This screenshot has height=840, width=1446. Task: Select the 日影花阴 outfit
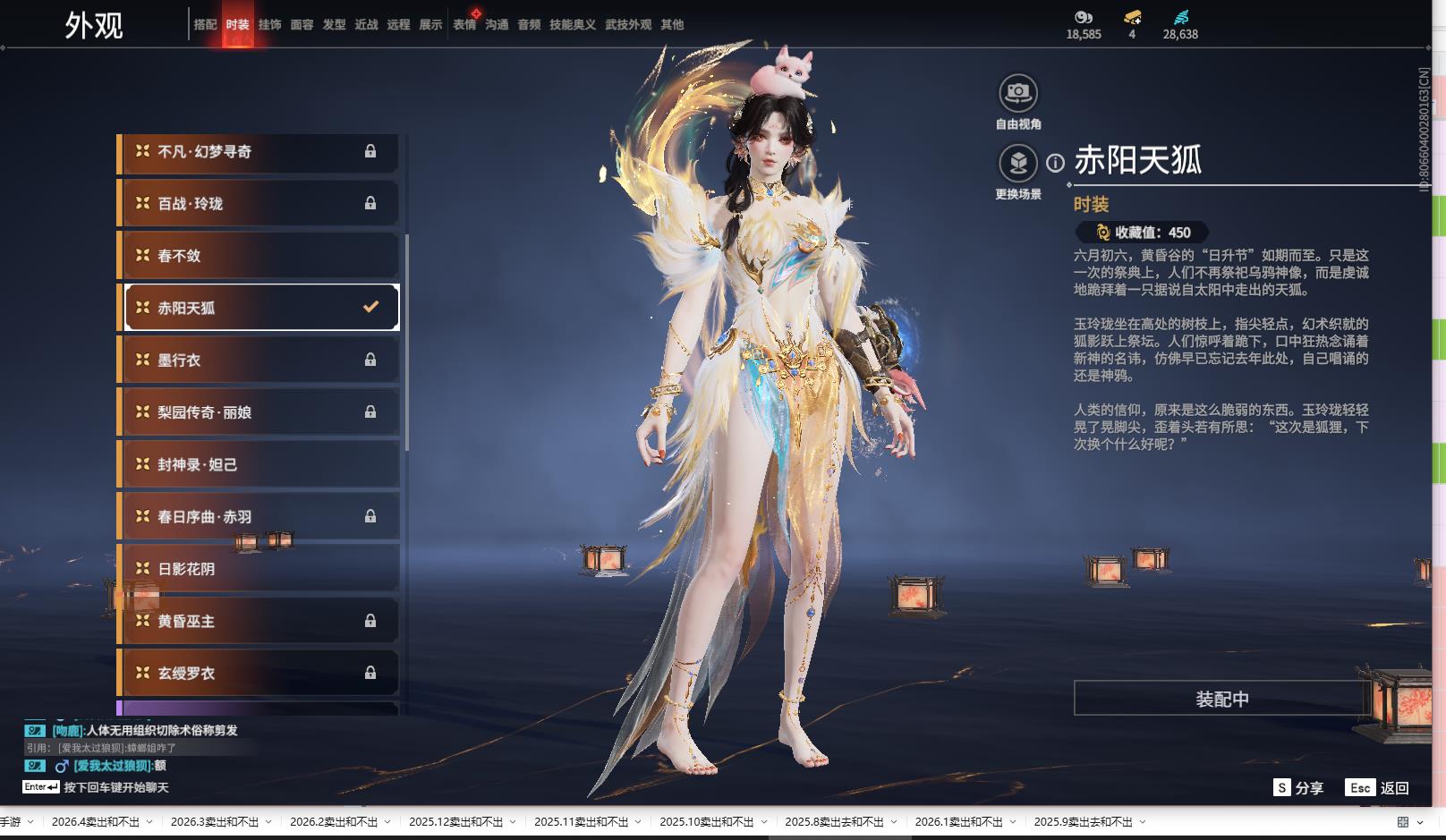259,569
